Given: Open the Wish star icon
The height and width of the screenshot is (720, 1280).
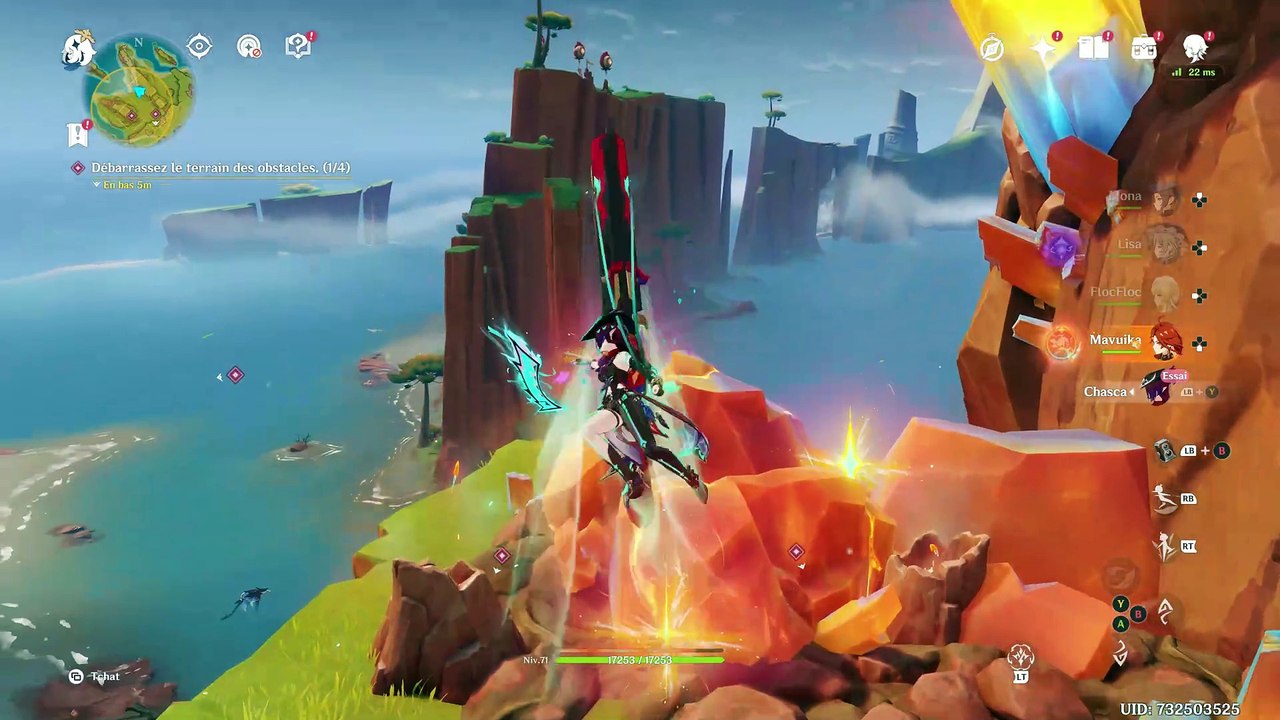Looking at the screenshot, I should coord(1043,48).
